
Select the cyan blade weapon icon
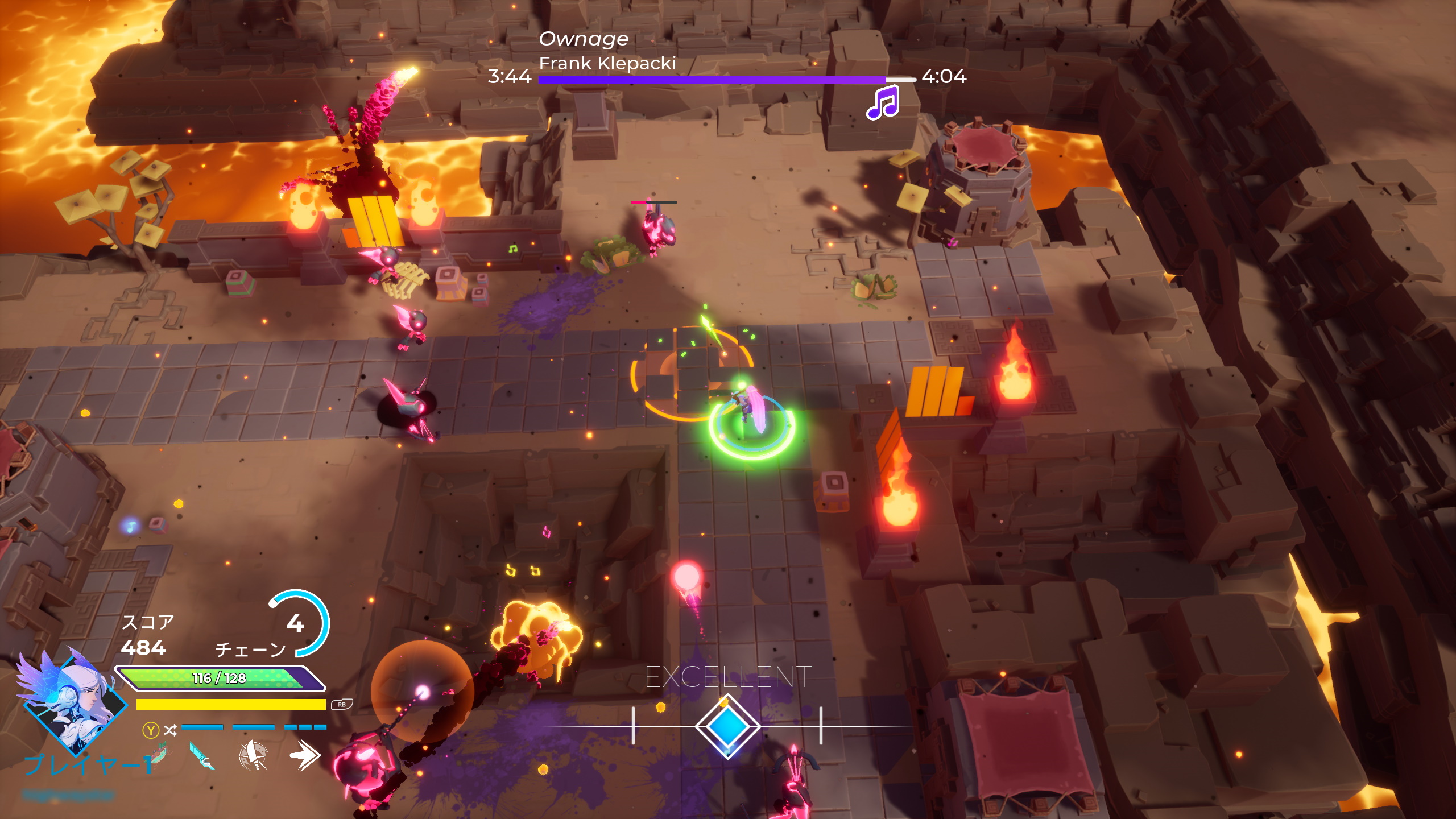(201, 756)
